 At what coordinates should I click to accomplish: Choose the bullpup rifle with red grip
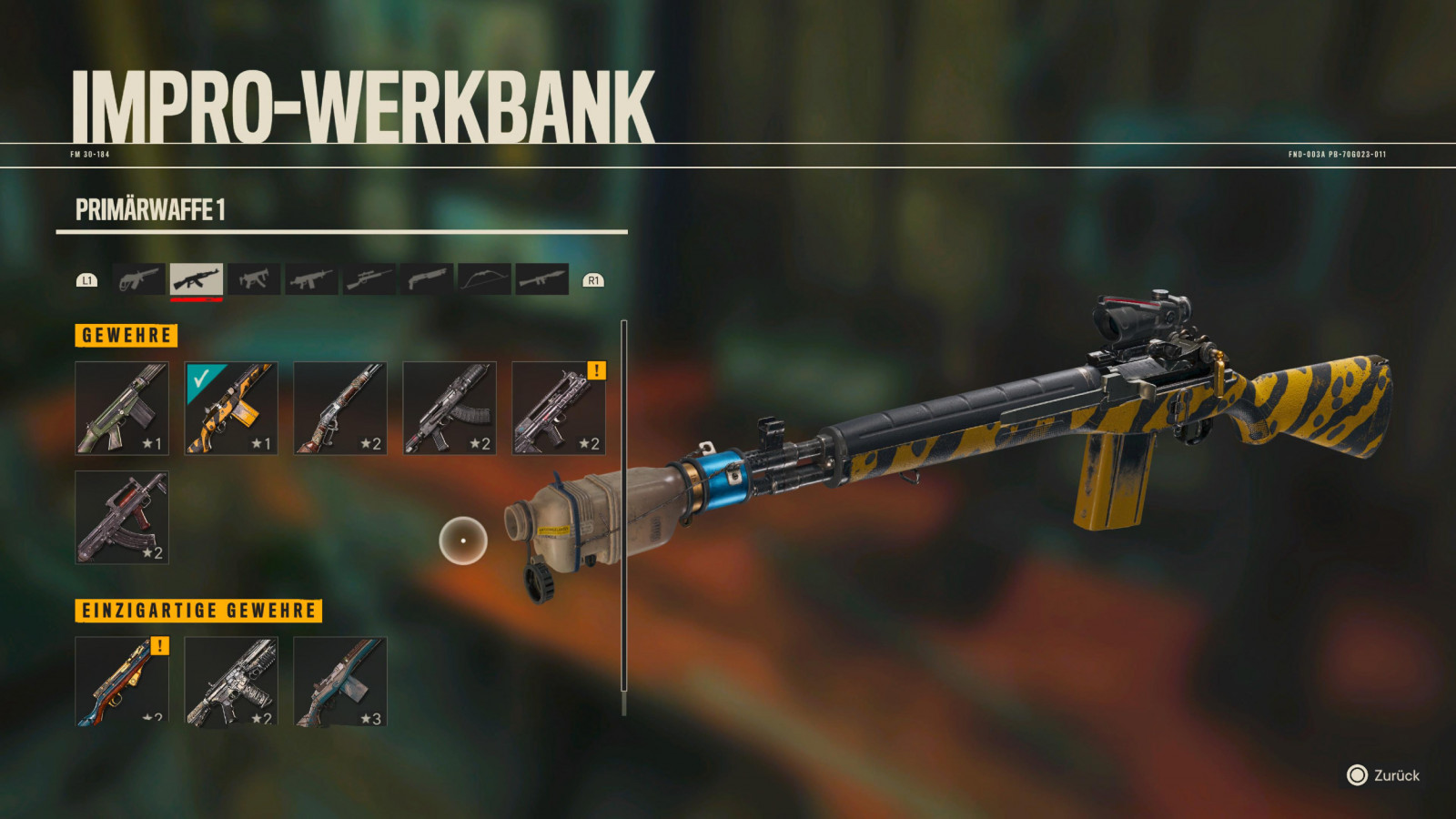click(122, 517)
